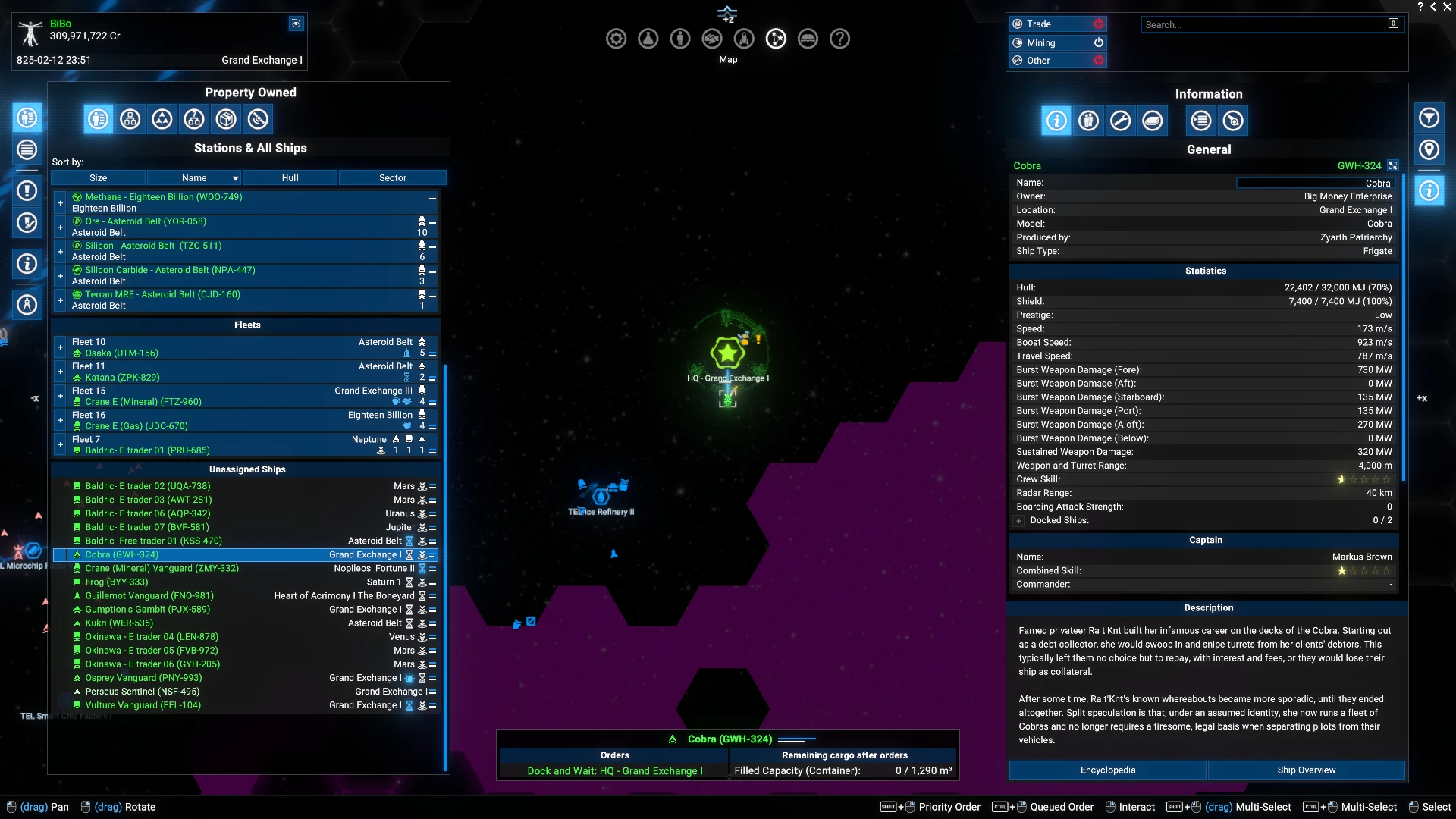Sort property list by Hull
This screenshot has height=819, width=1456.
[290, 178]
